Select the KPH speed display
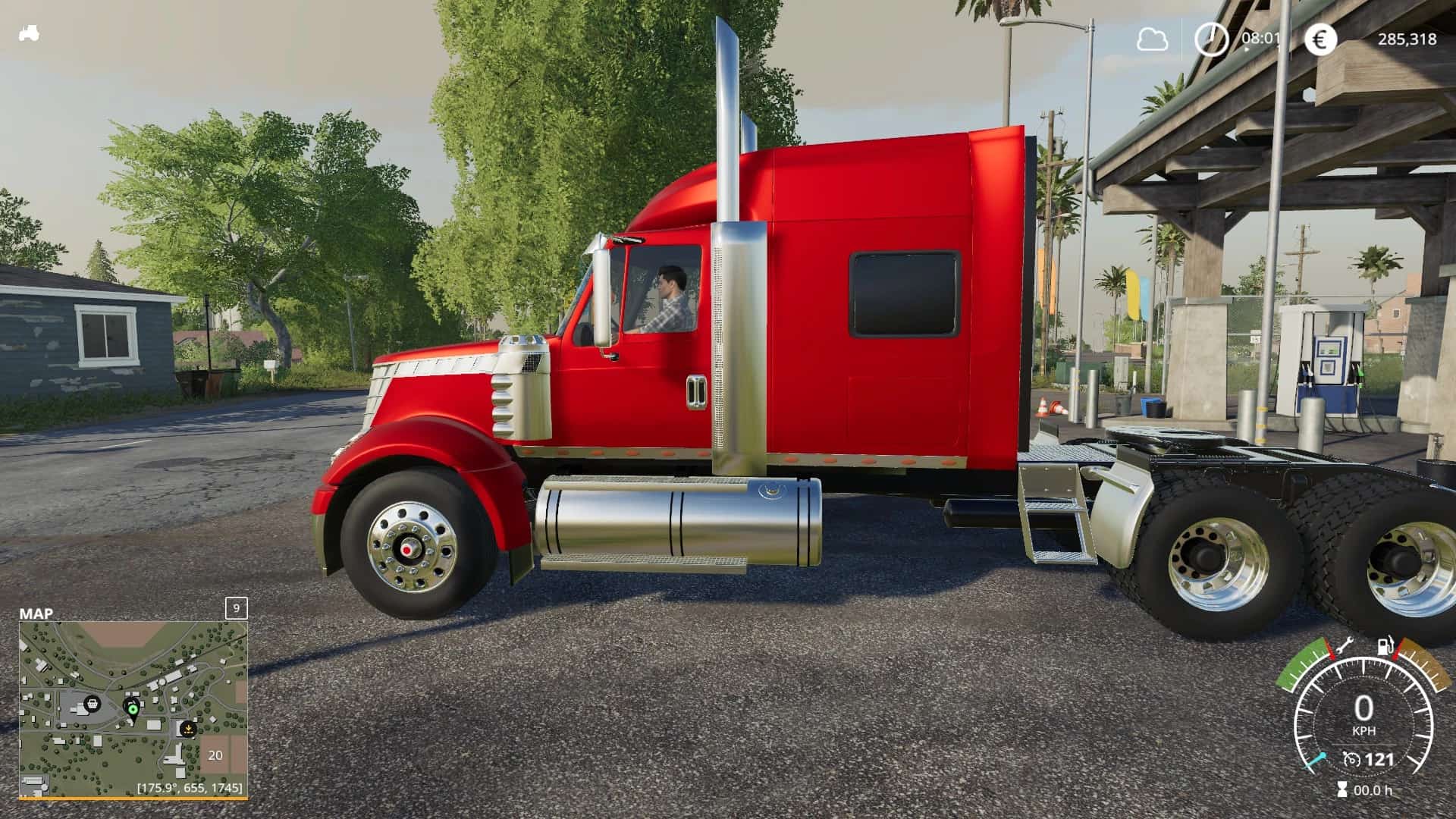The width and height of the screenshot is (1456, 819). click(1364, 730)
